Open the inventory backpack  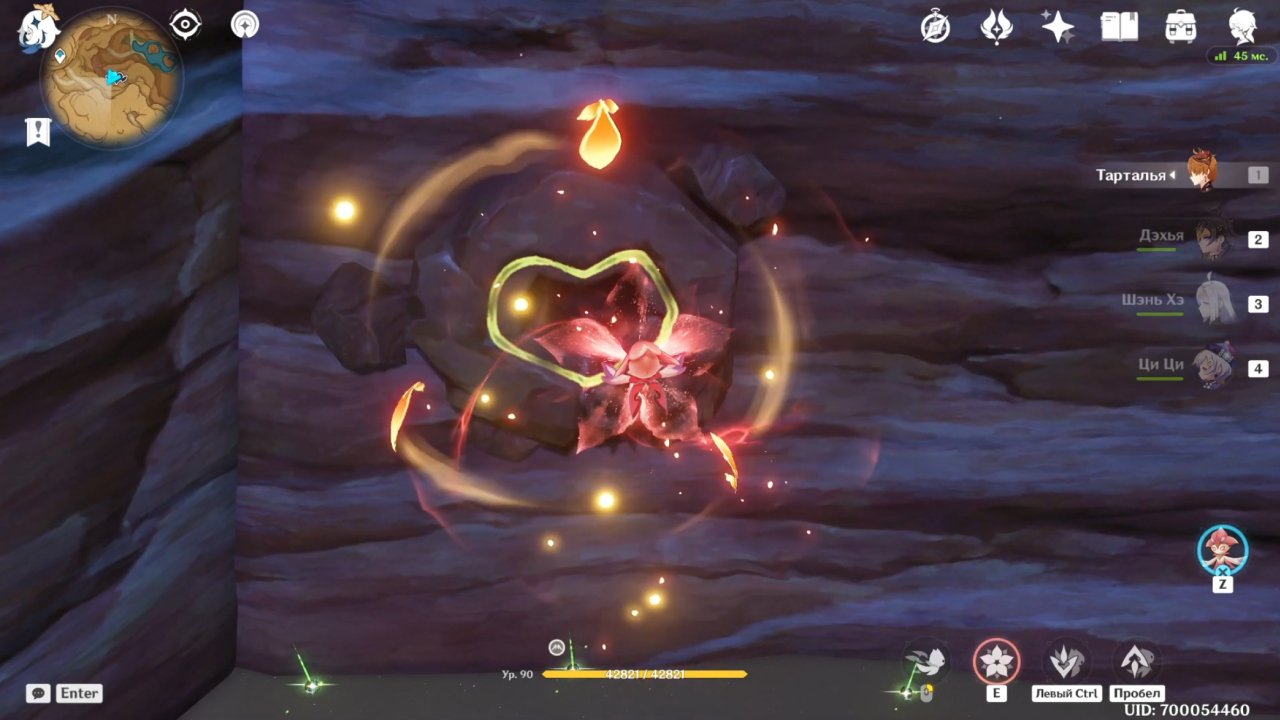point(1181,27)
